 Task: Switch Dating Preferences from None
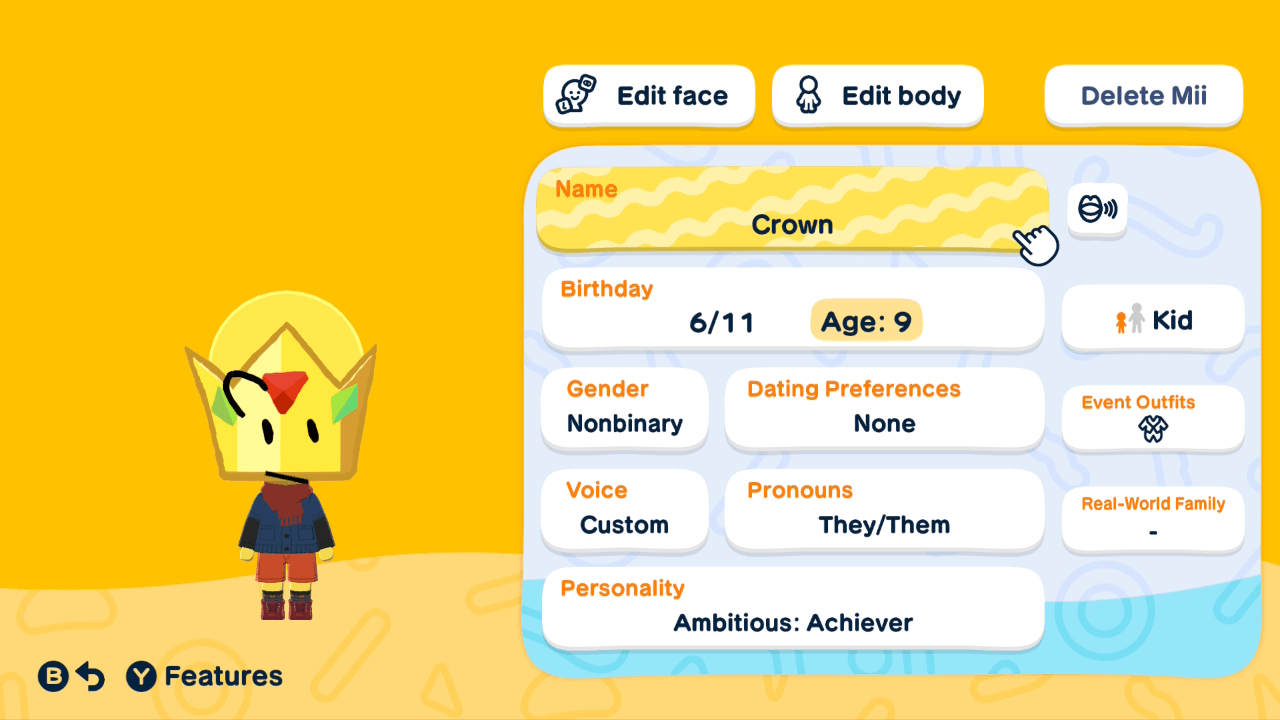pyautogui.click(x=884, y=408)
